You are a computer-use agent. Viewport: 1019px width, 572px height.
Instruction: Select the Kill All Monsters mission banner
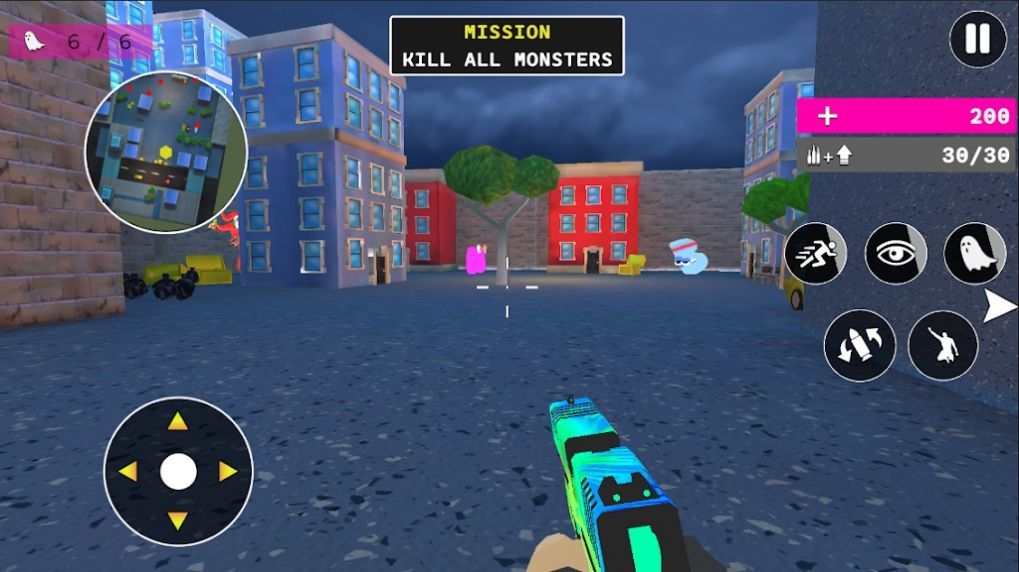(x=506, y=46)
